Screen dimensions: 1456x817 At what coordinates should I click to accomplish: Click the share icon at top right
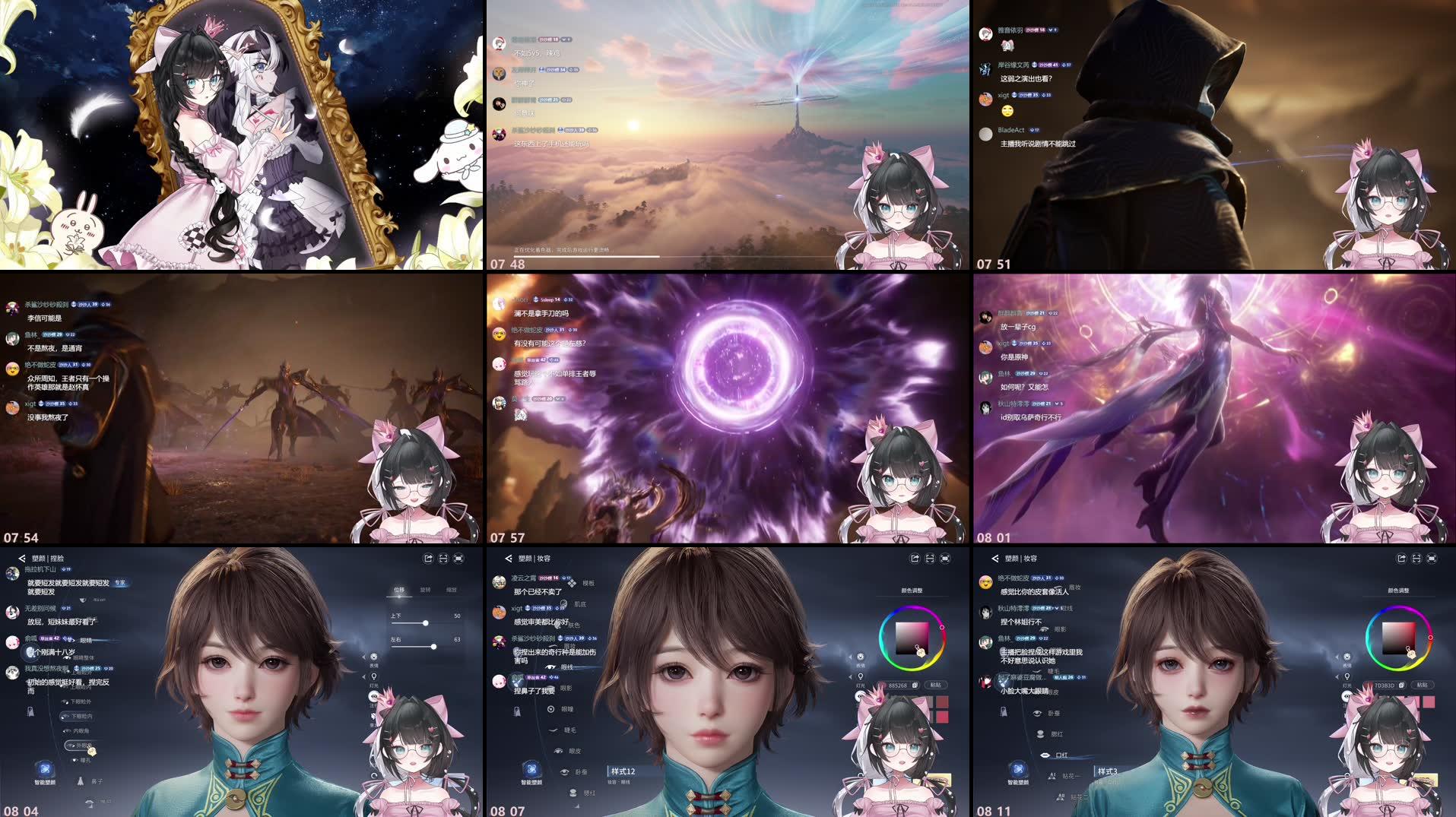point(428,557)
